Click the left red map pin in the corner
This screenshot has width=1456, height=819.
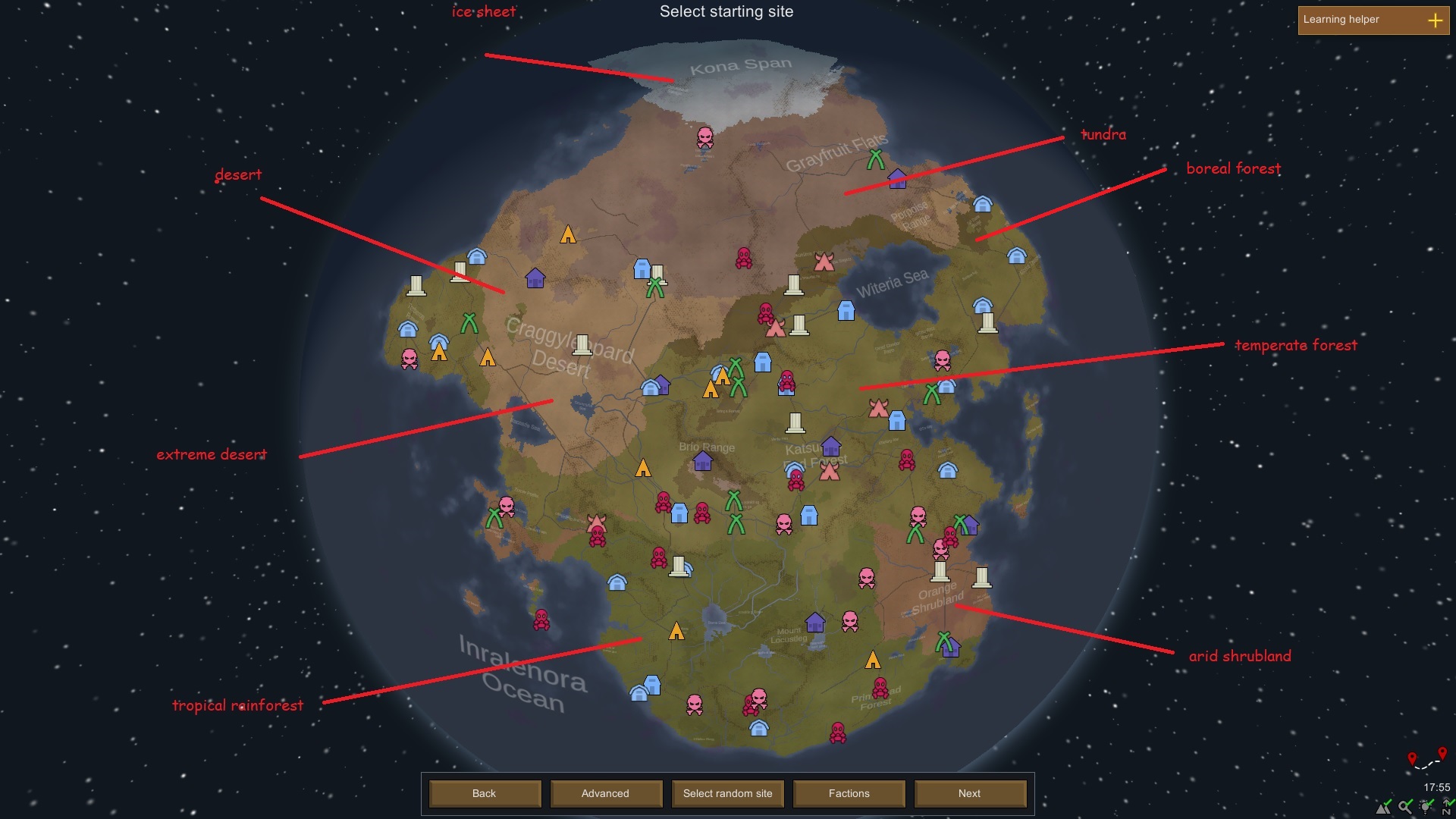(1412, 757)
